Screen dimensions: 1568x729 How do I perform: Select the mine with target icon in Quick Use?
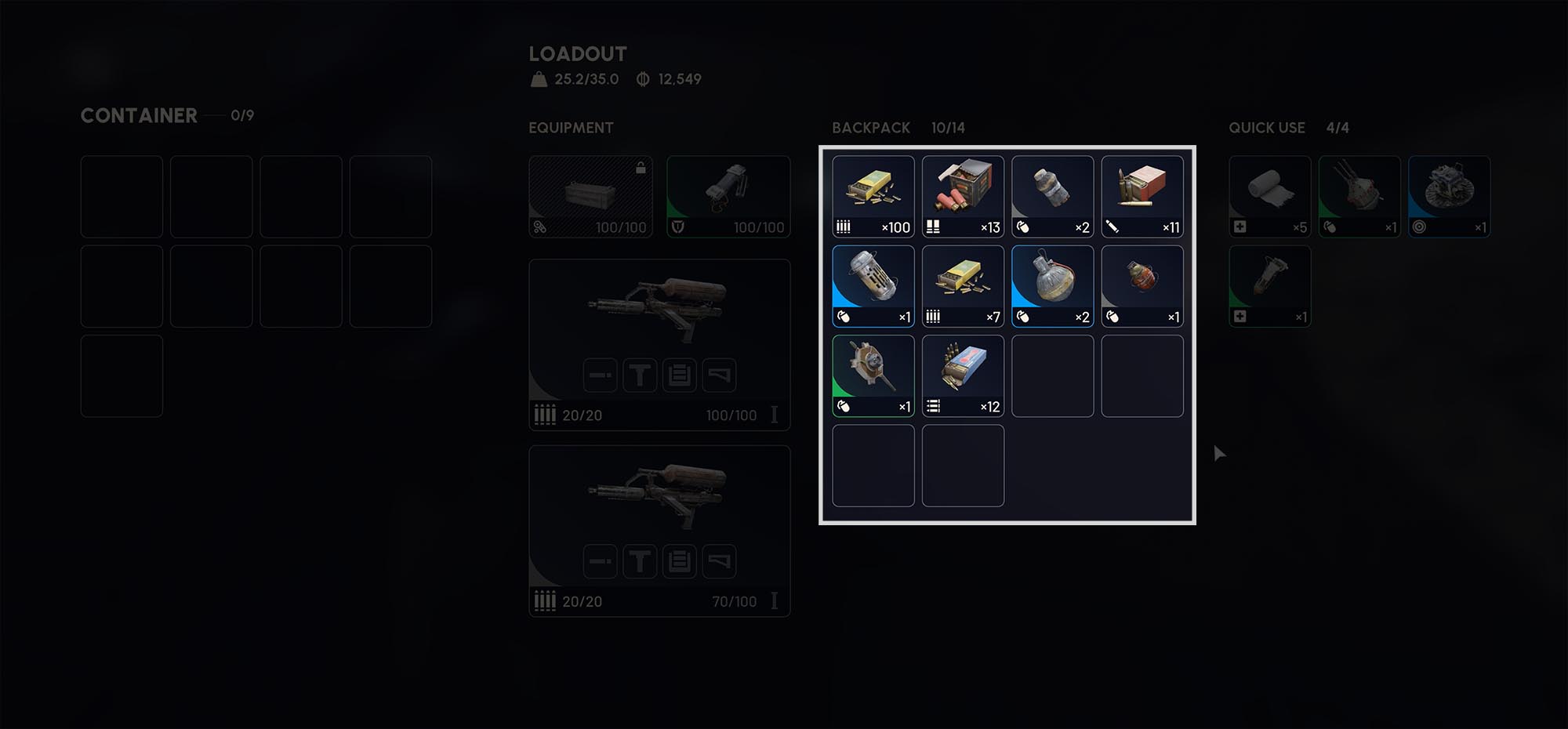(1449, 196)
